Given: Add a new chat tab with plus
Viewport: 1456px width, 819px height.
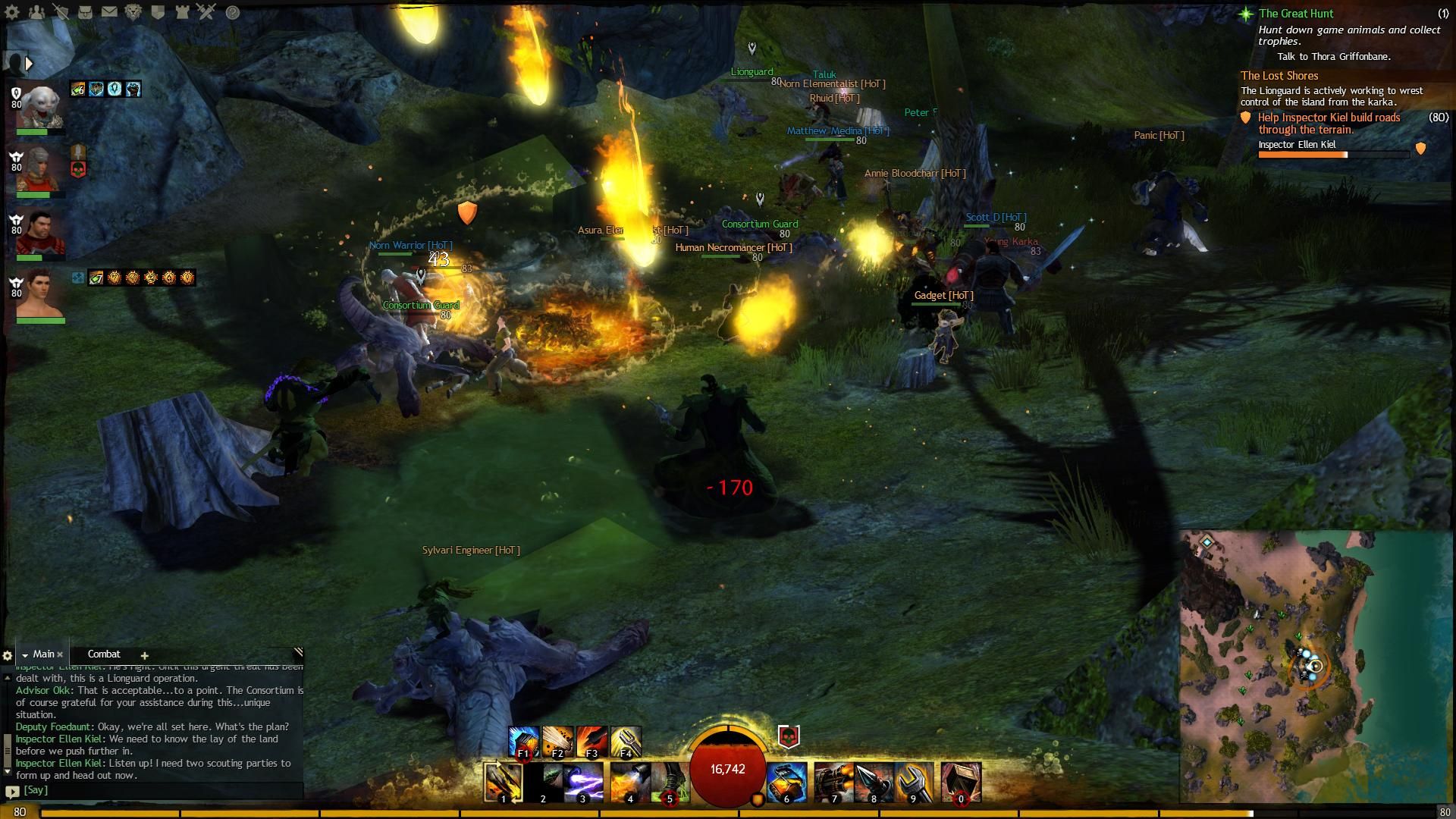Looking at the screenshot, I should (144, 655).
